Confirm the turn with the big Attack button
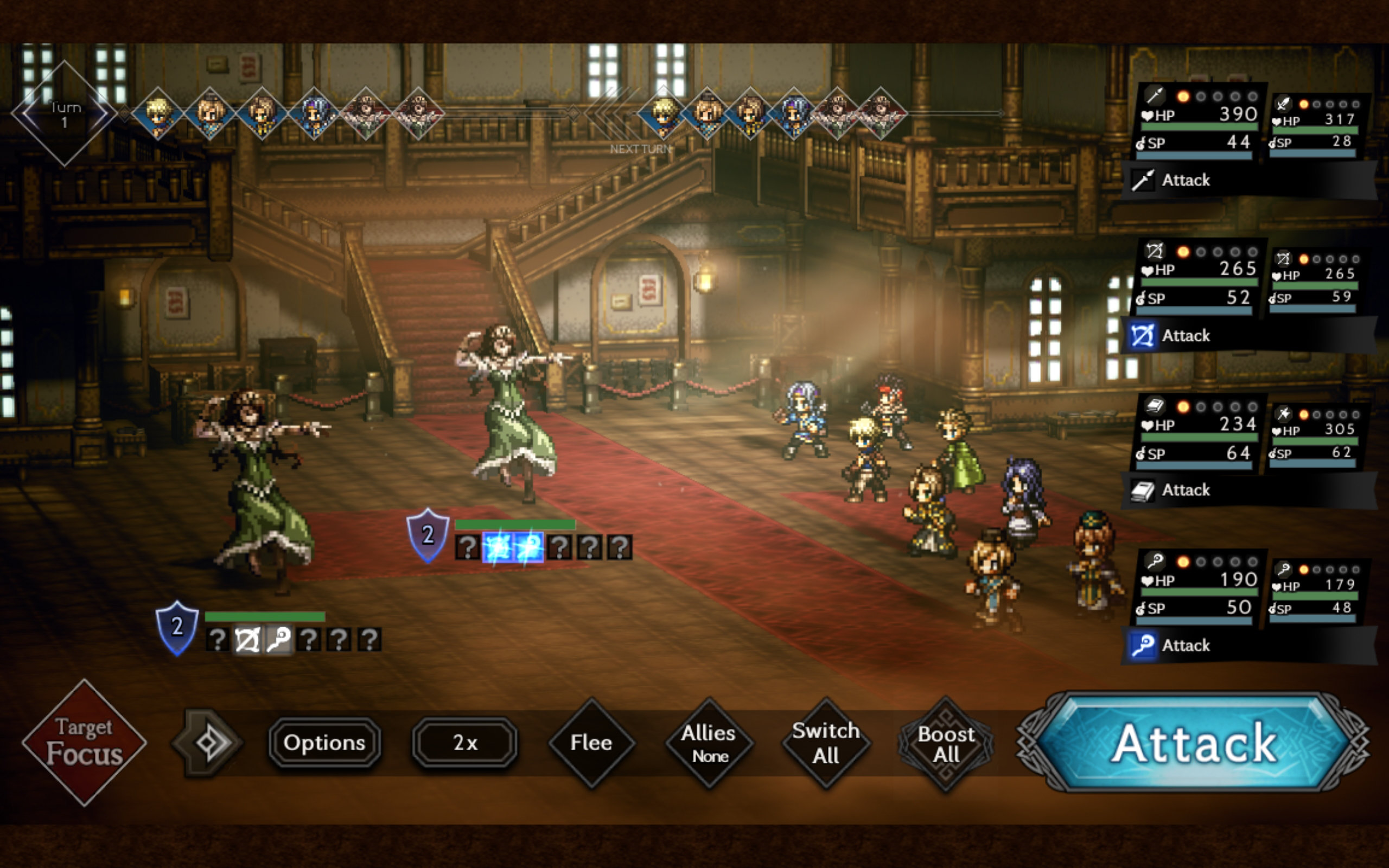This screenshot has width=1389, height=868. 1194,742
